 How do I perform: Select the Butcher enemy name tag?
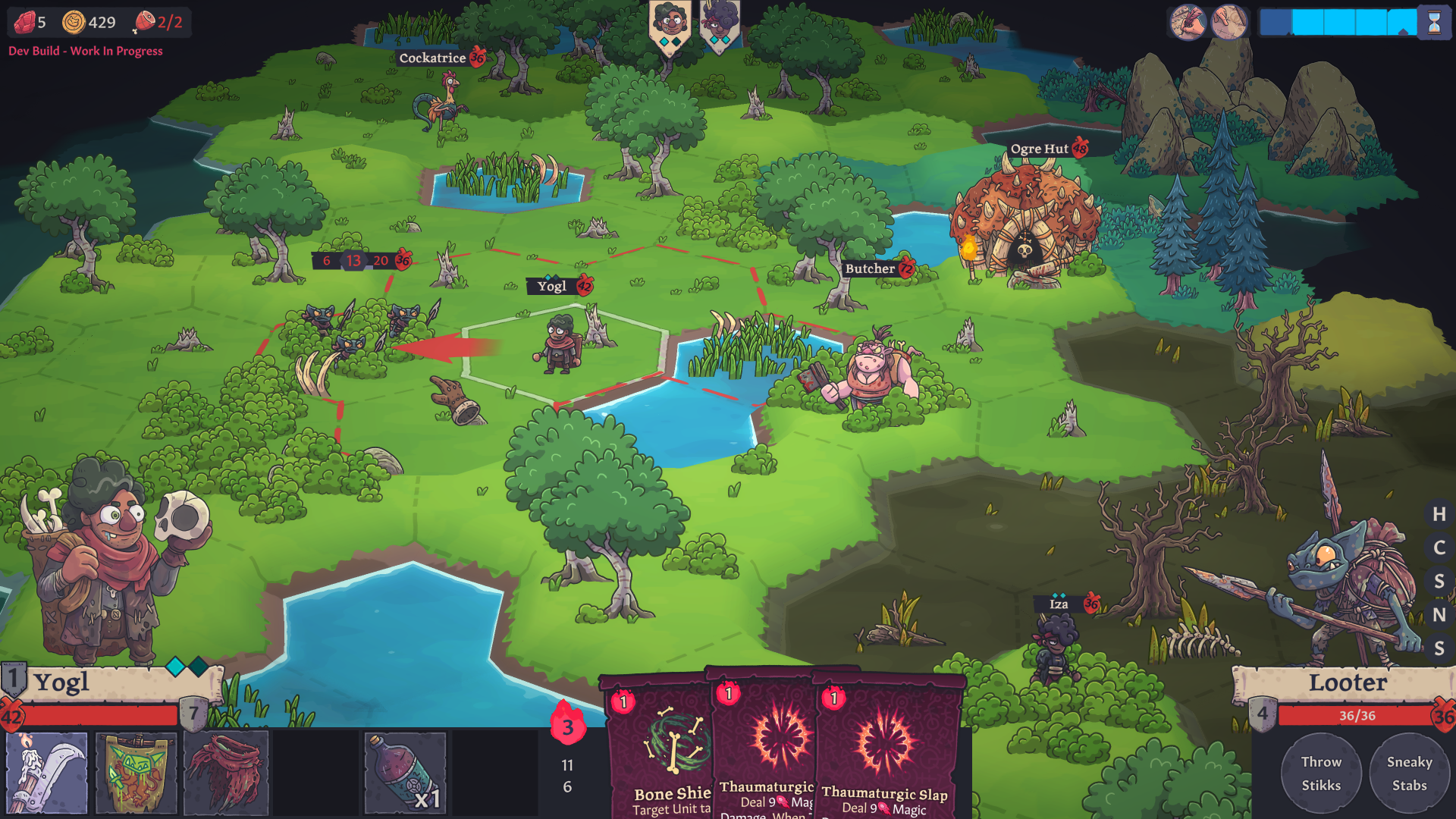pyautogui.click(x=871, y=268)
